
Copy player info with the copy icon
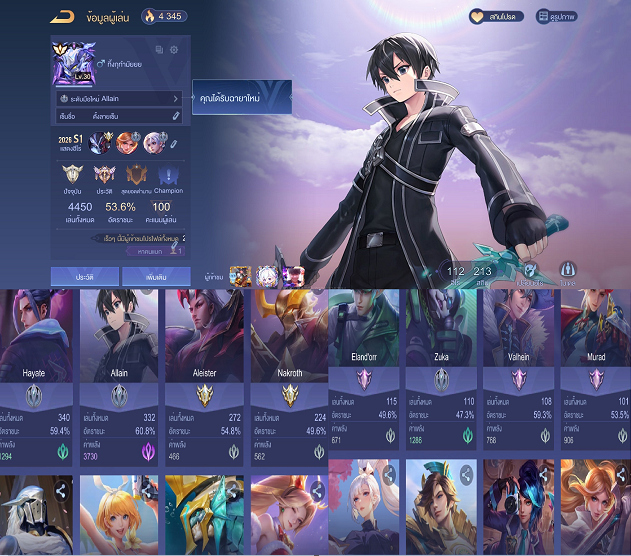(x=159, y=50)
